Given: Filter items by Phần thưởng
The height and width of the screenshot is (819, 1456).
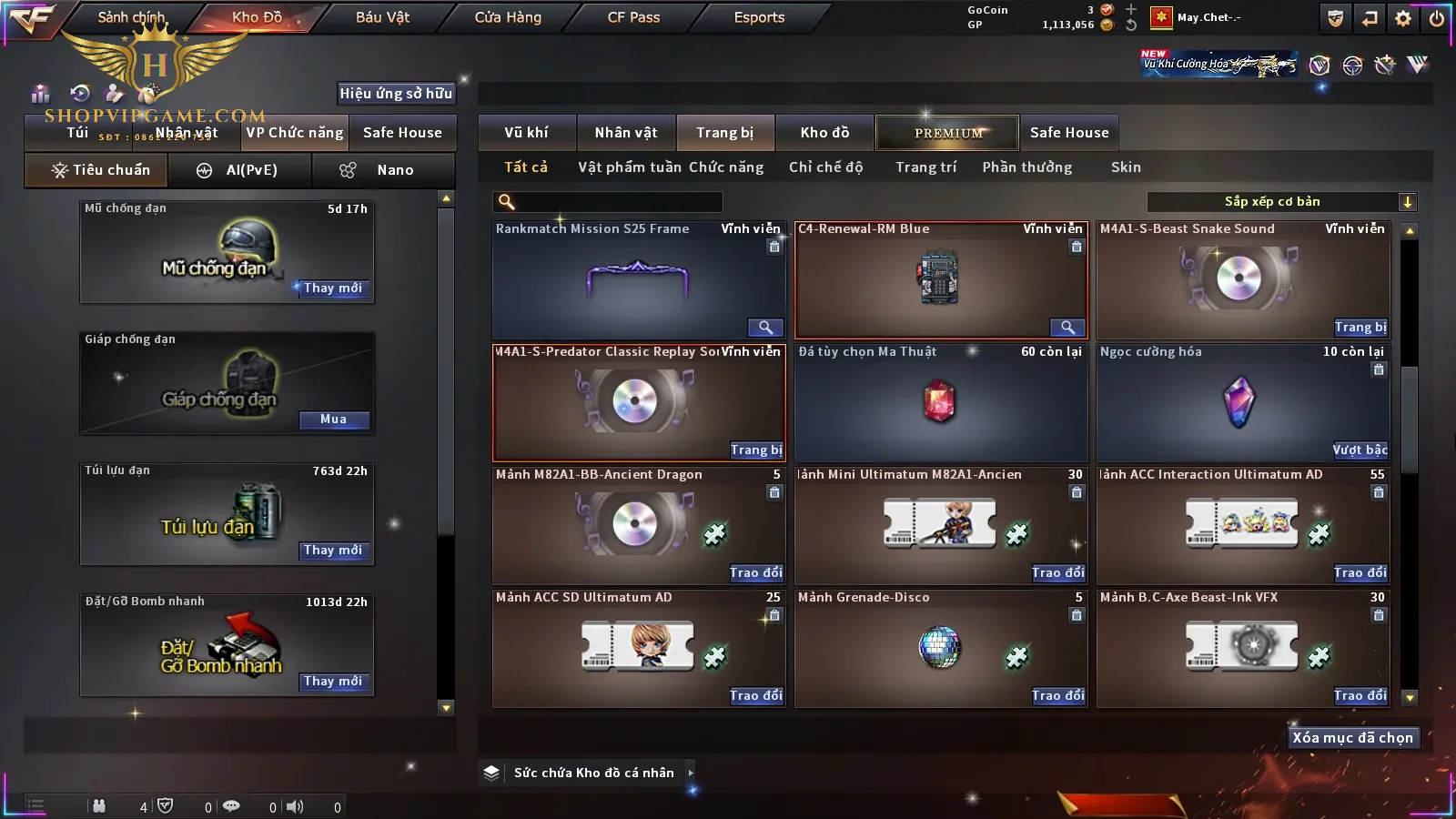Looking at the screenshot, I should point(1026,167).
